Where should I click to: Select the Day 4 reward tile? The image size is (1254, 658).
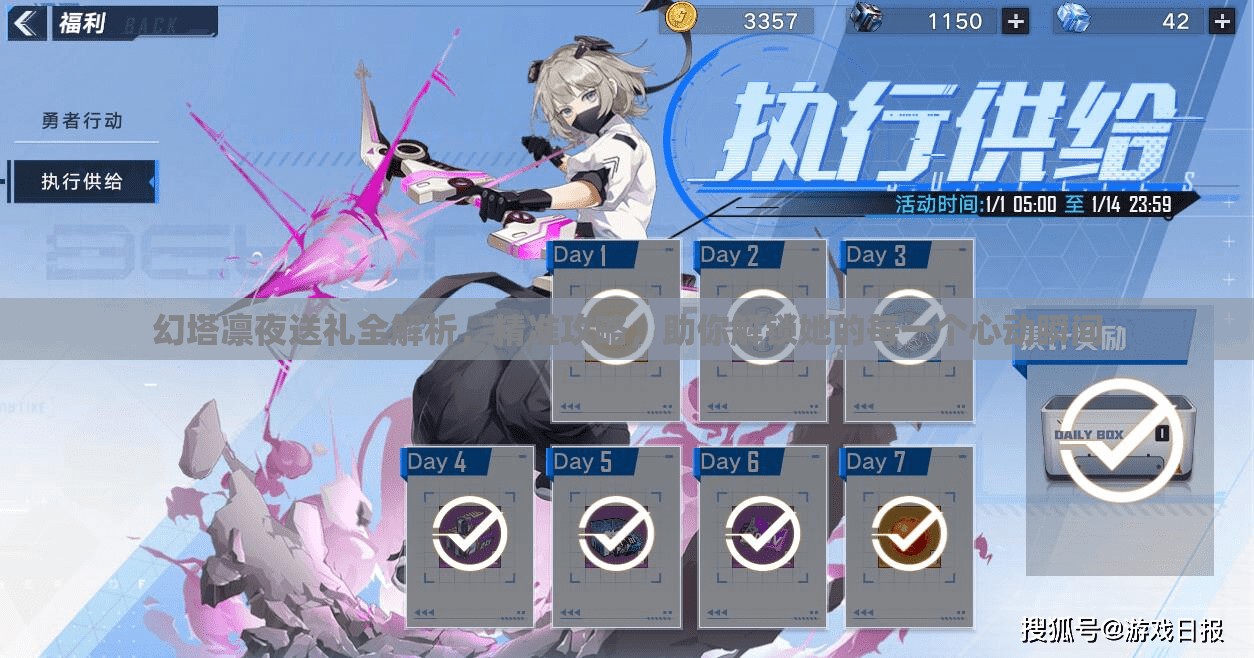(x=470, y=535)
